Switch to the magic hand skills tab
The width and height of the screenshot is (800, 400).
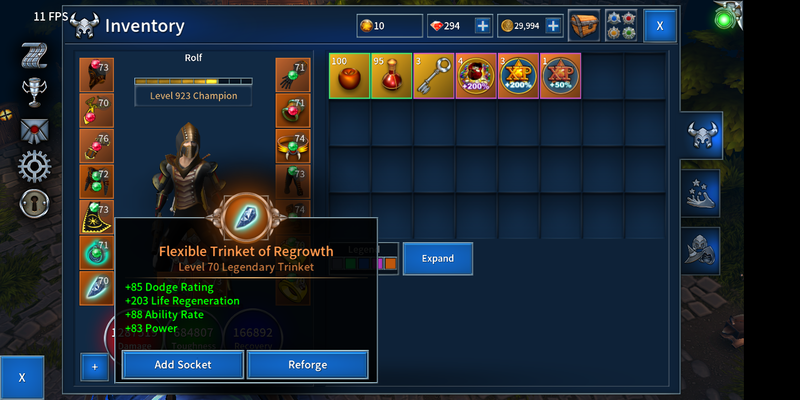(x=702, y=193)
